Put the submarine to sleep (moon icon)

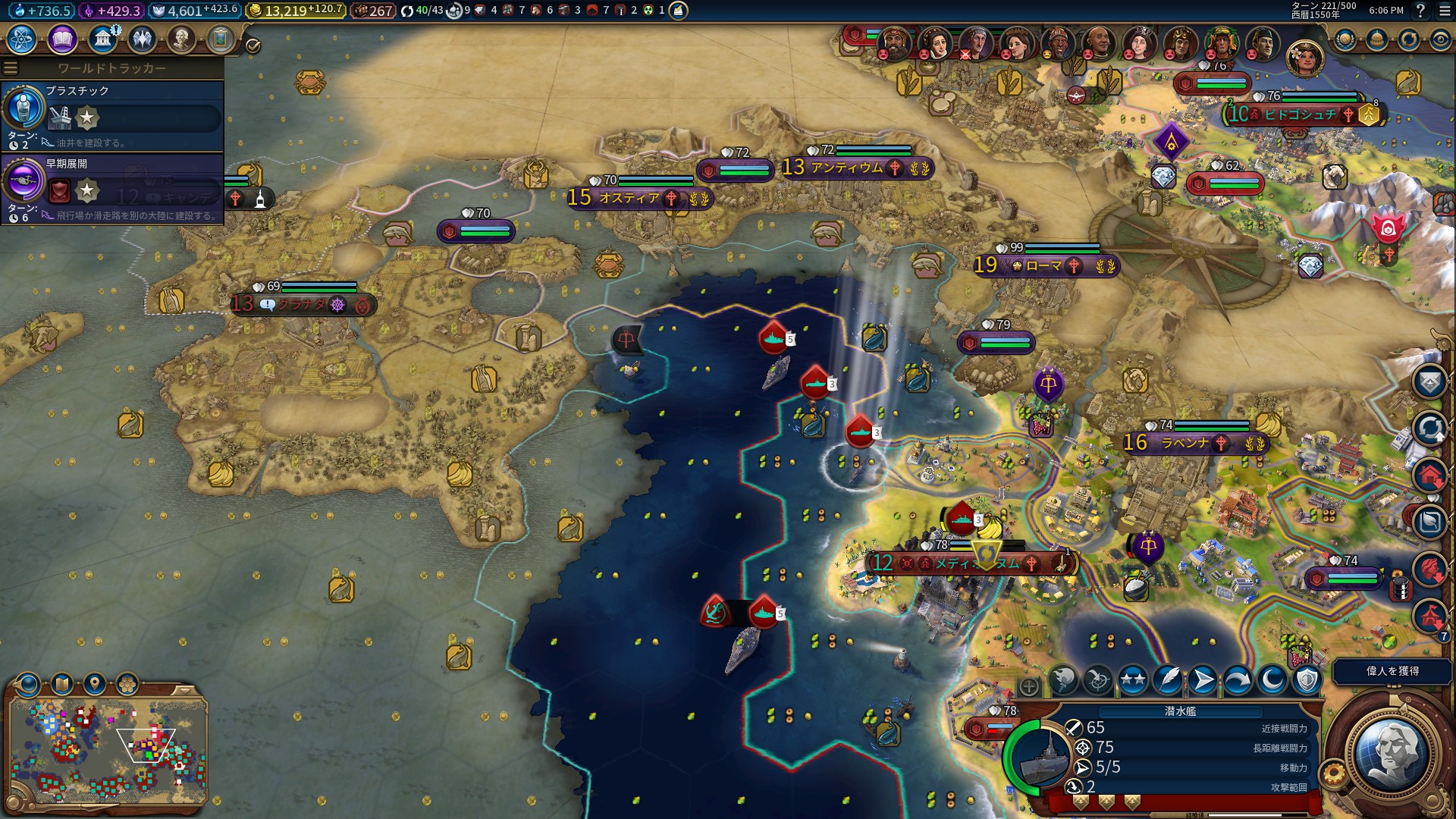(x=1272, y=680)
